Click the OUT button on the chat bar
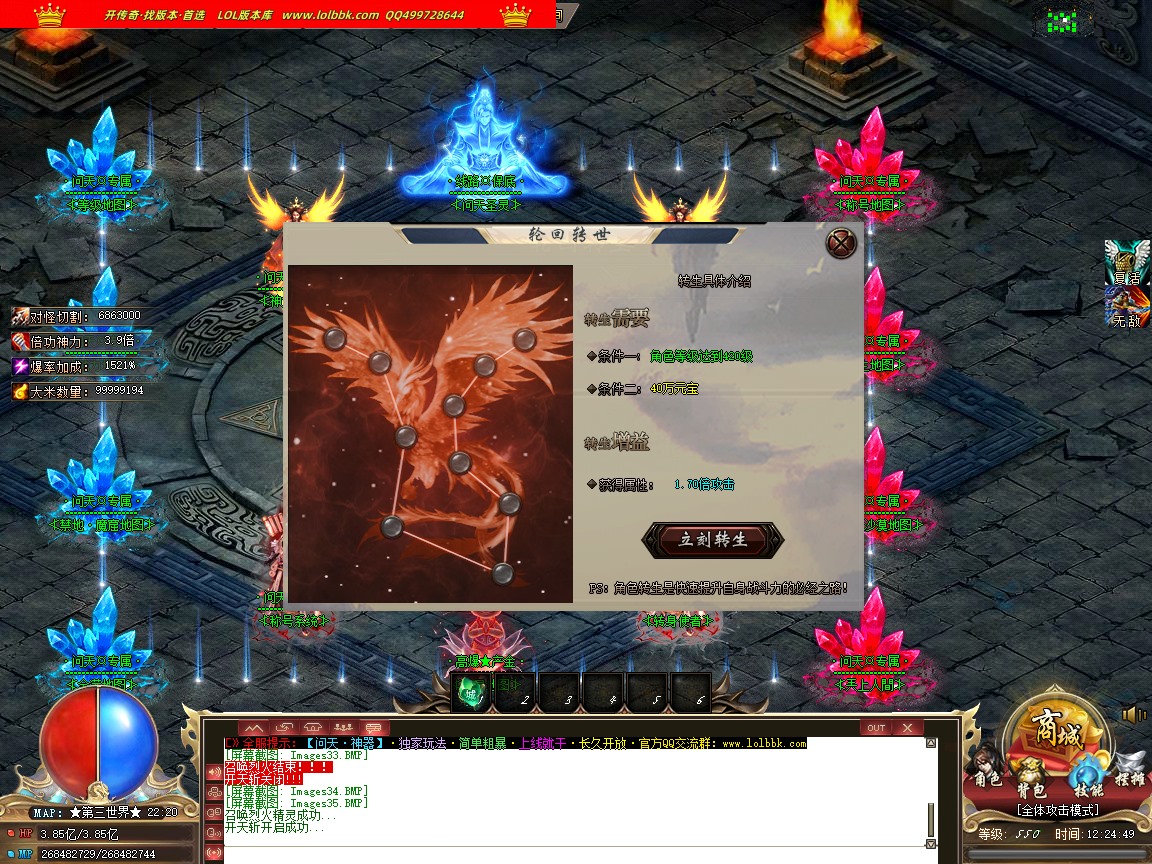The height and width of the screenshot is (864, 1152). coord(876,728)
